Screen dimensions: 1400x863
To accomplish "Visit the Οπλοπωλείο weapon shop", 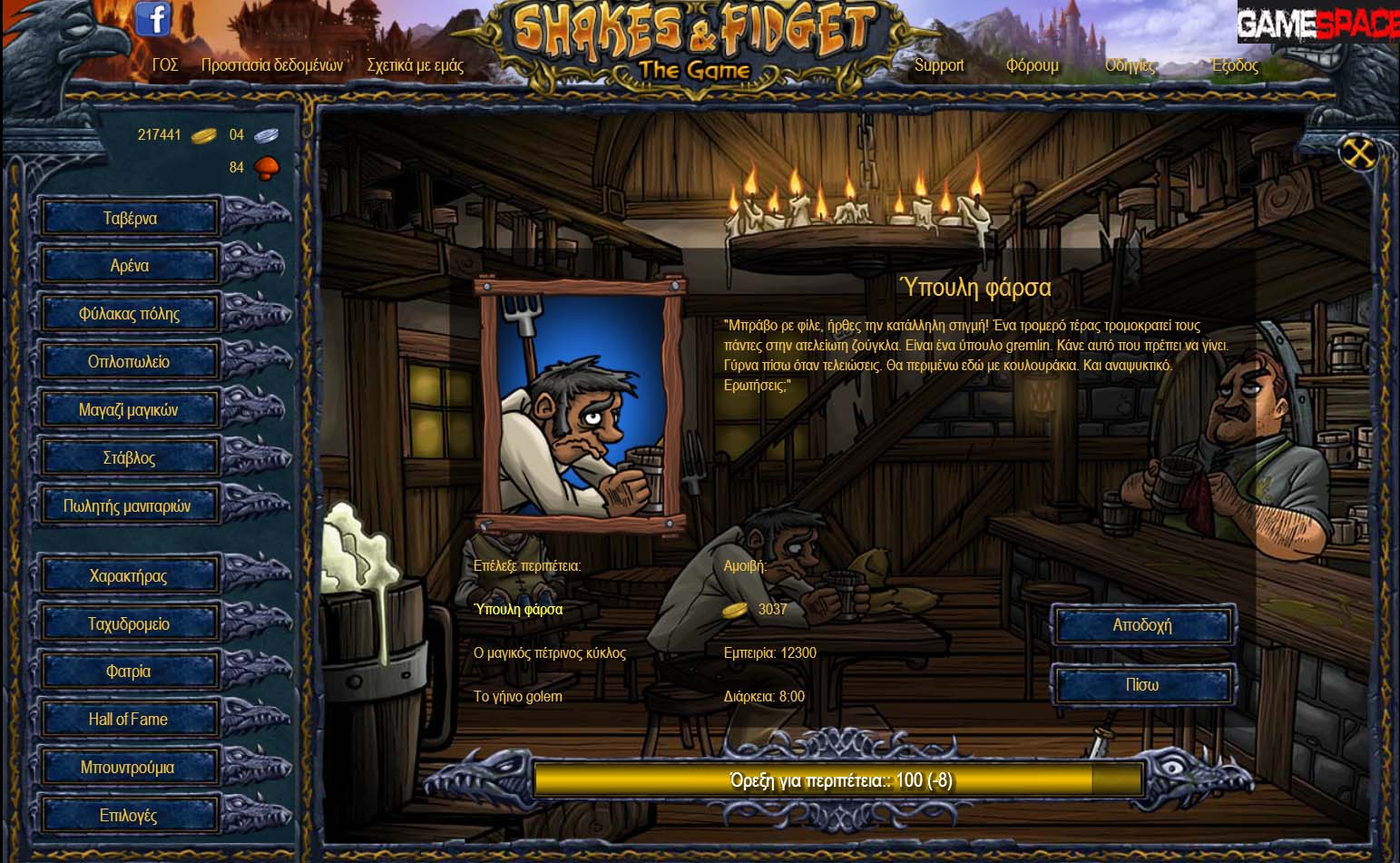I will 129,362.
